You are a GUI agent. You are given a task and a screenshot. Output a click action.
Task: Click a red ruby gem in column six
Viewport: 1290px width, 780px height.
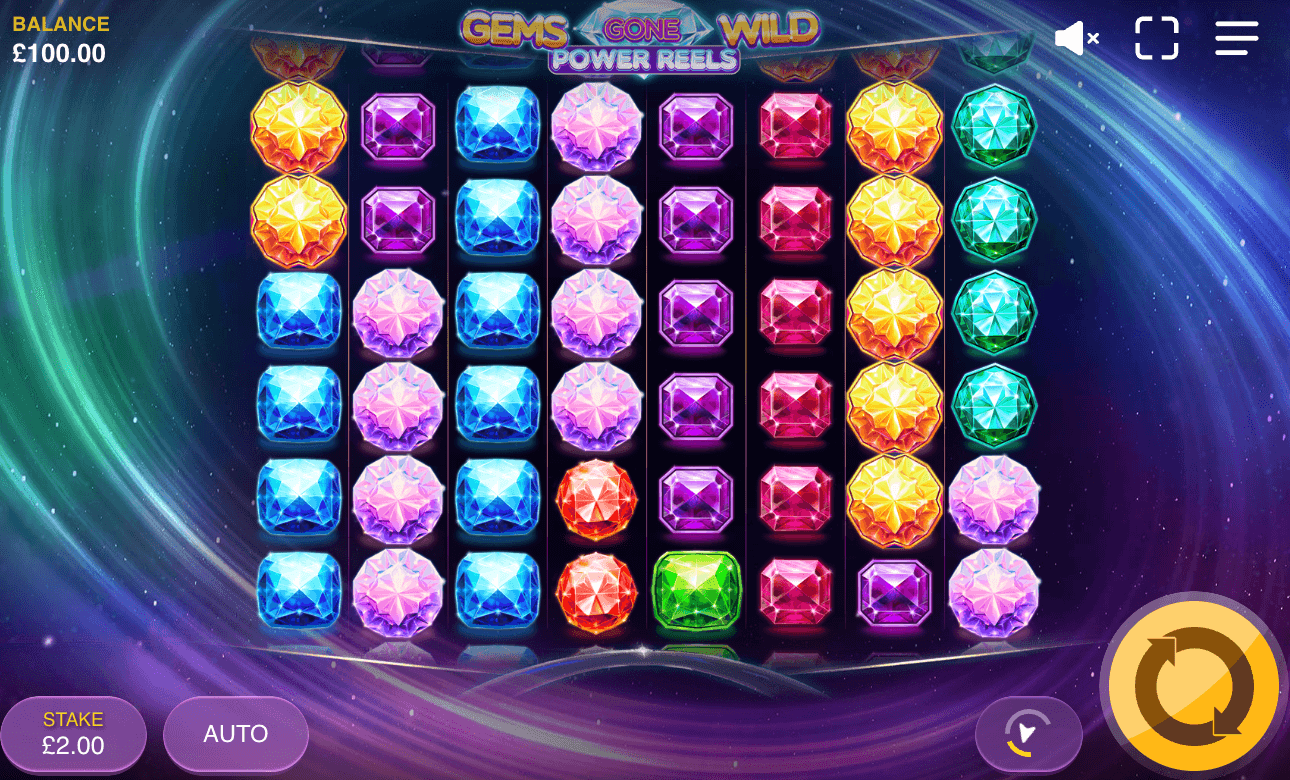[x=795, y=312]
